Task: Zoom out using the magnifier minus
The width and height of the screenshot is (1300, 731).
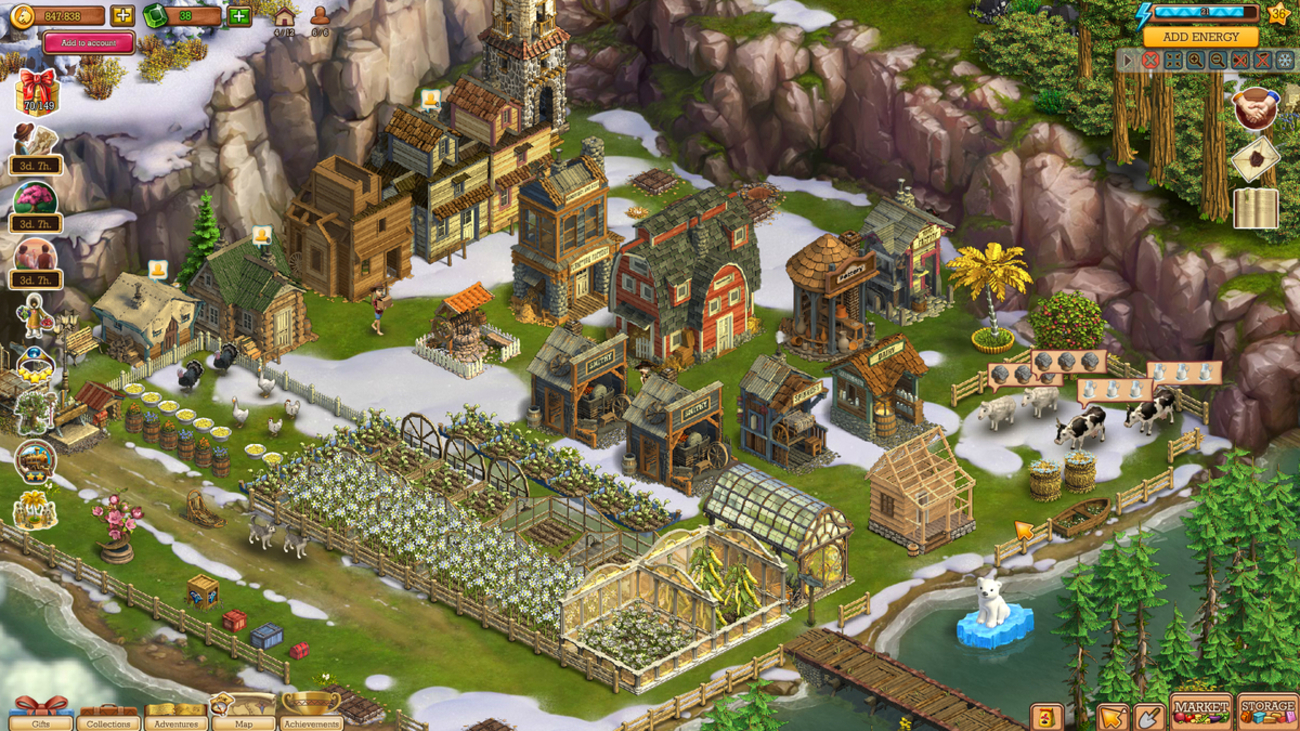Action: [x=1217, y=61]
